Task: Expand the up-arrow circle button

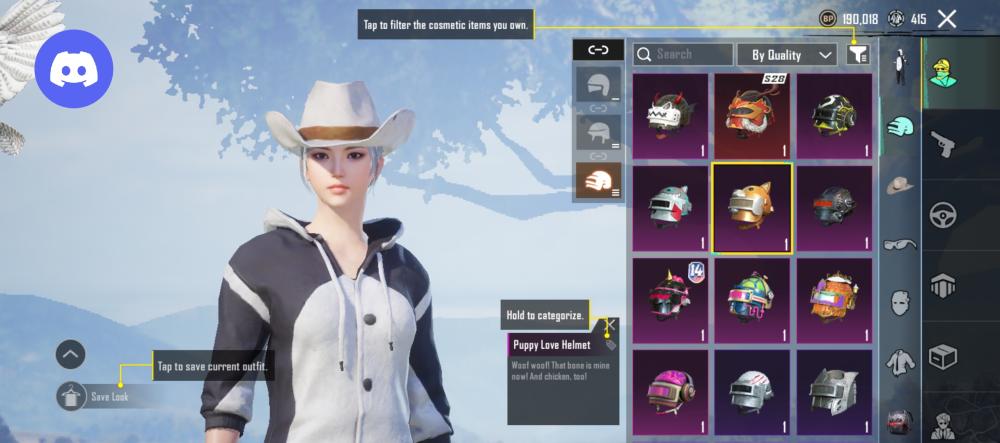Action: pos(70,353)
